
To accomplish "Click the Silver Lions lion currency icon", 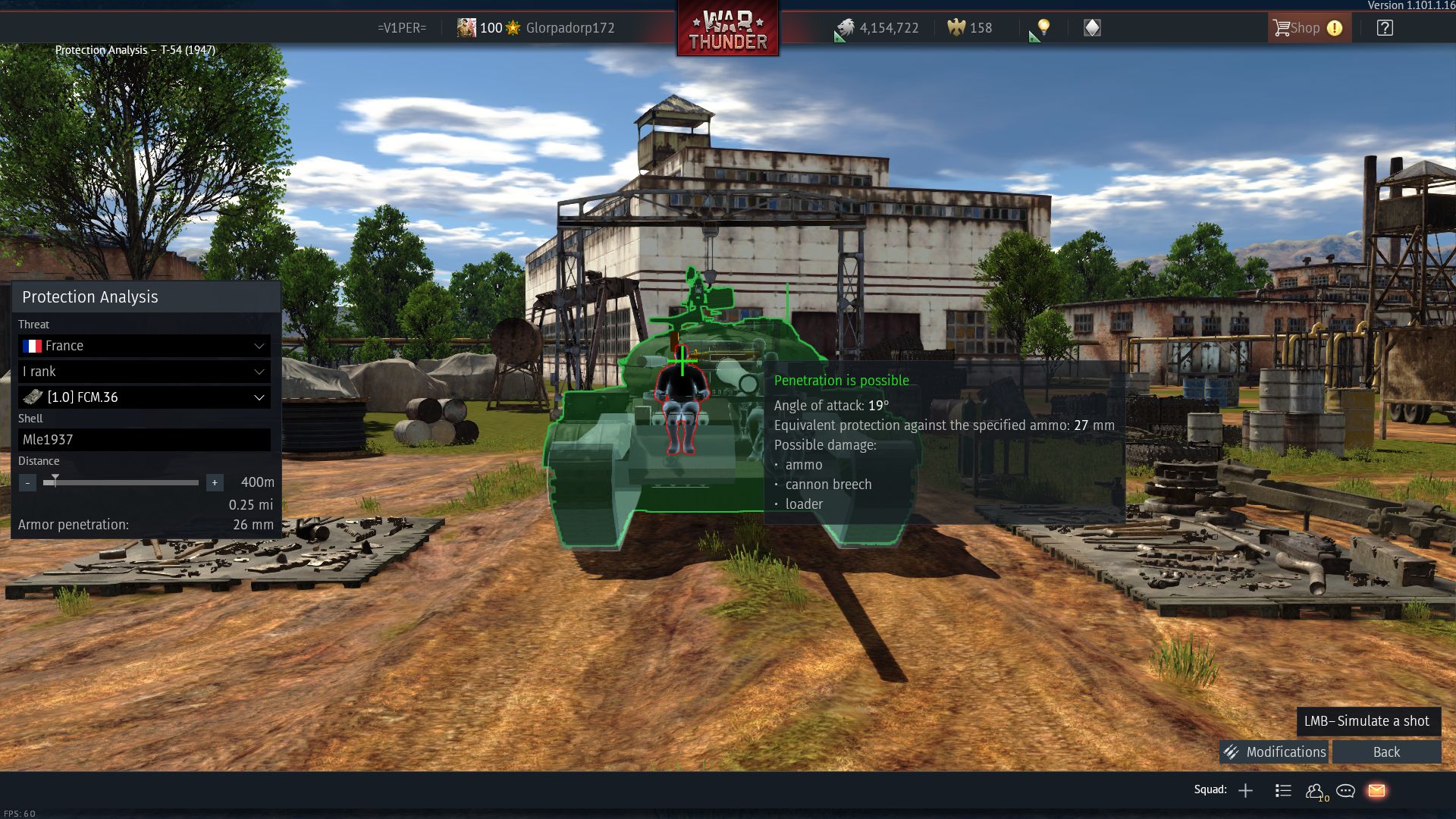I will [x=846, y=27].
